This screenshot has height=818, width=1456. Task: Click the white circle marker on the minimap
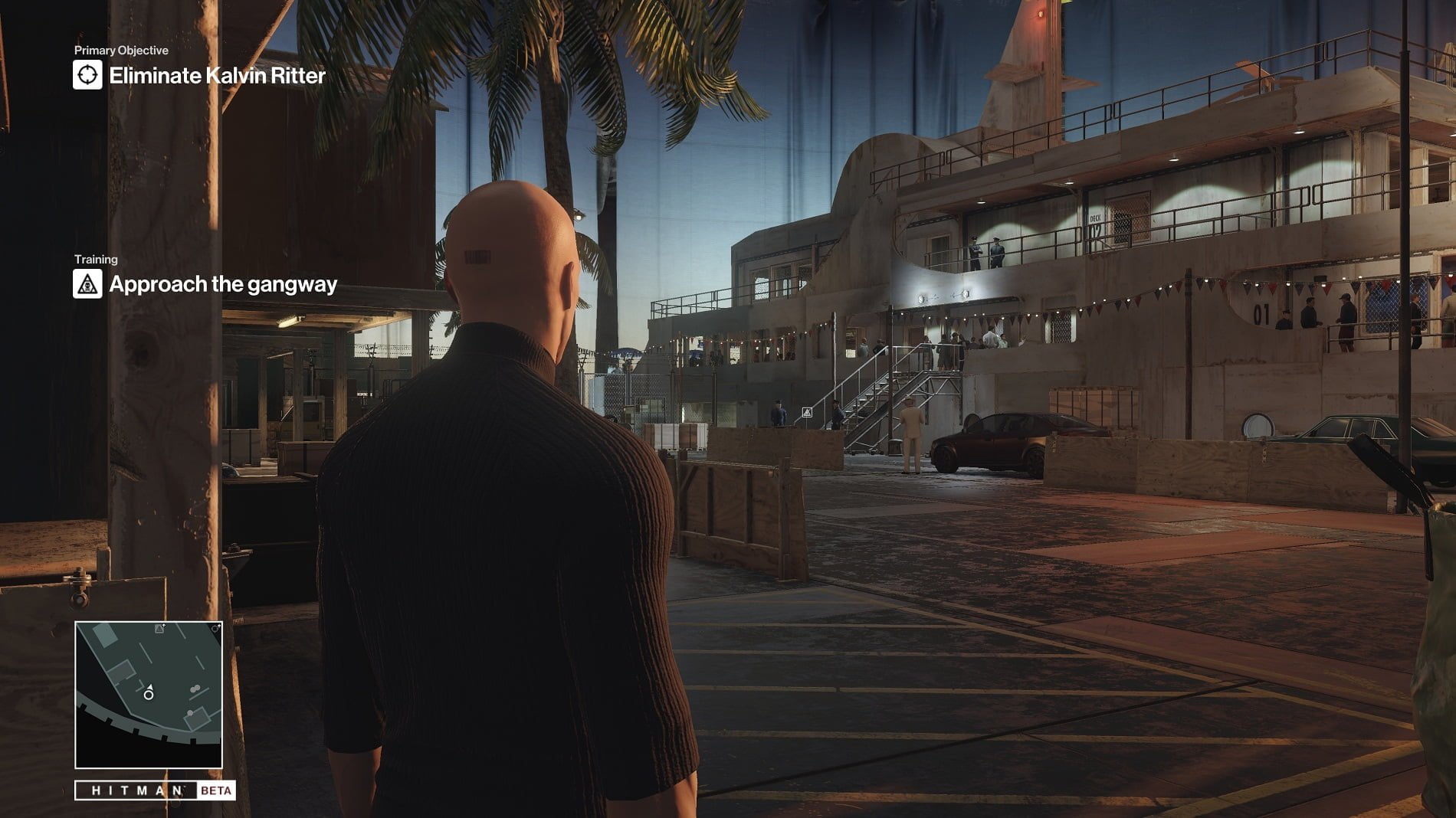coord(149,695)
